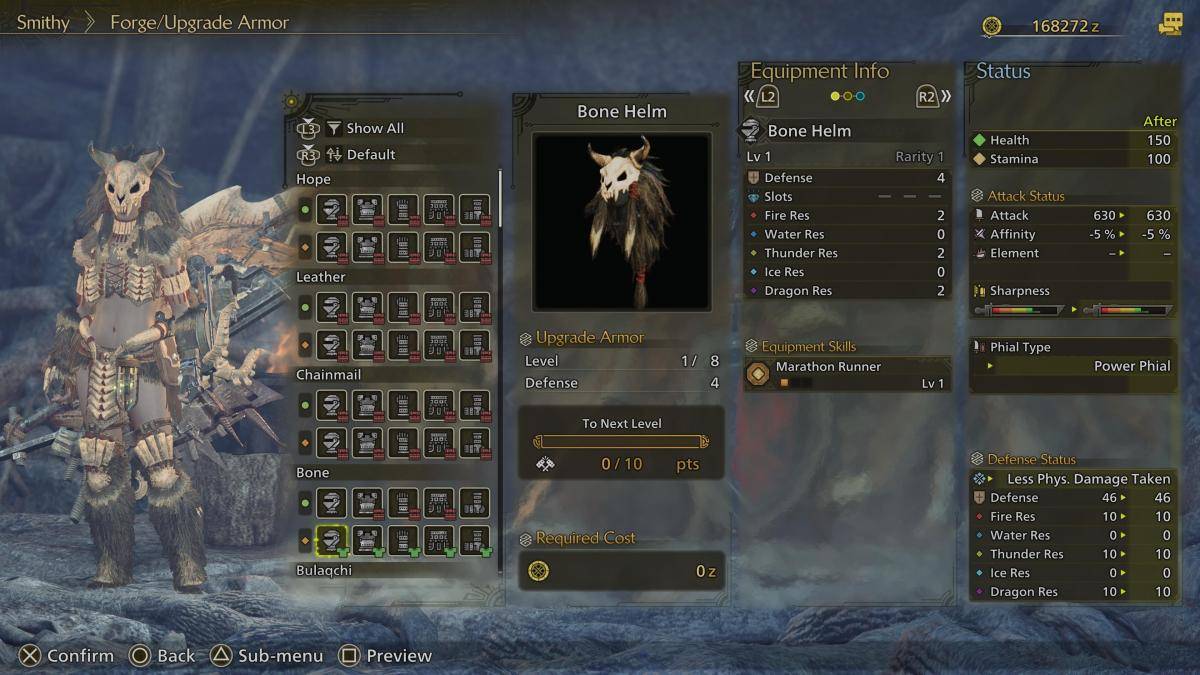Select the highlighted Bone Helm slot
Viewport: 1200px width, 675px height.
point(332,541)
